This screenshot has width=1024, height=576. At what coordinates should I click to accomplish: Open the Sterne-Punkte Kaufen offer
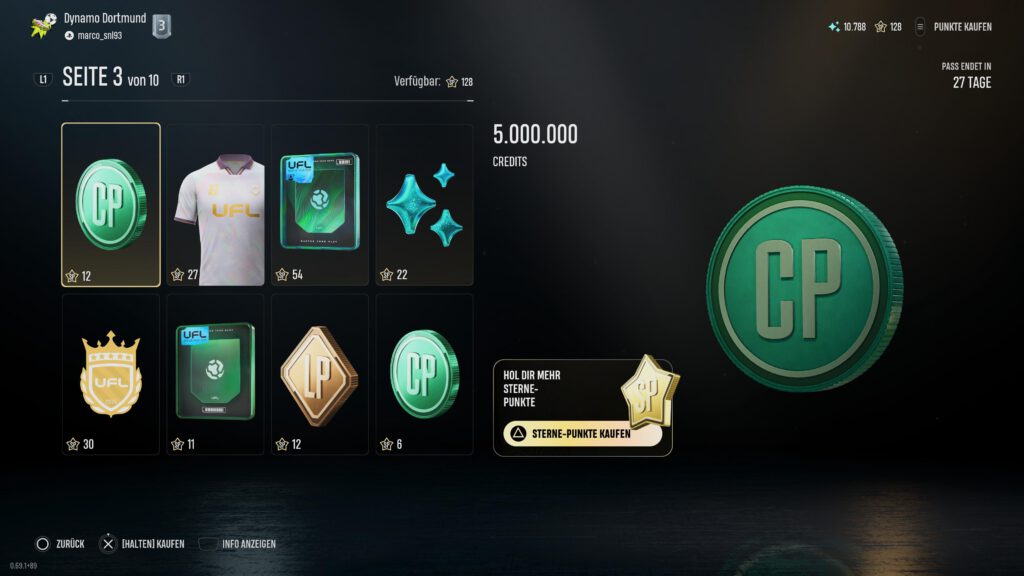582,434
